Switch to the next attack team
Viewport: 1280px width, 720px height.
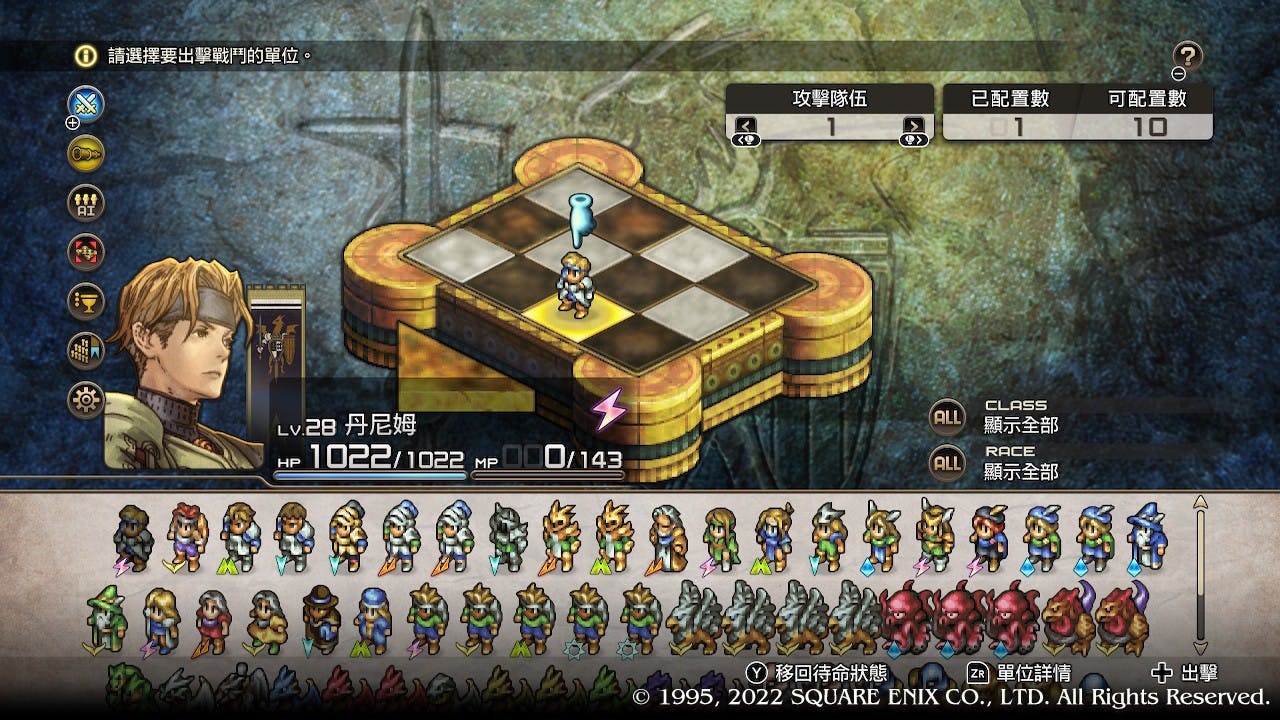pos(914,127)
